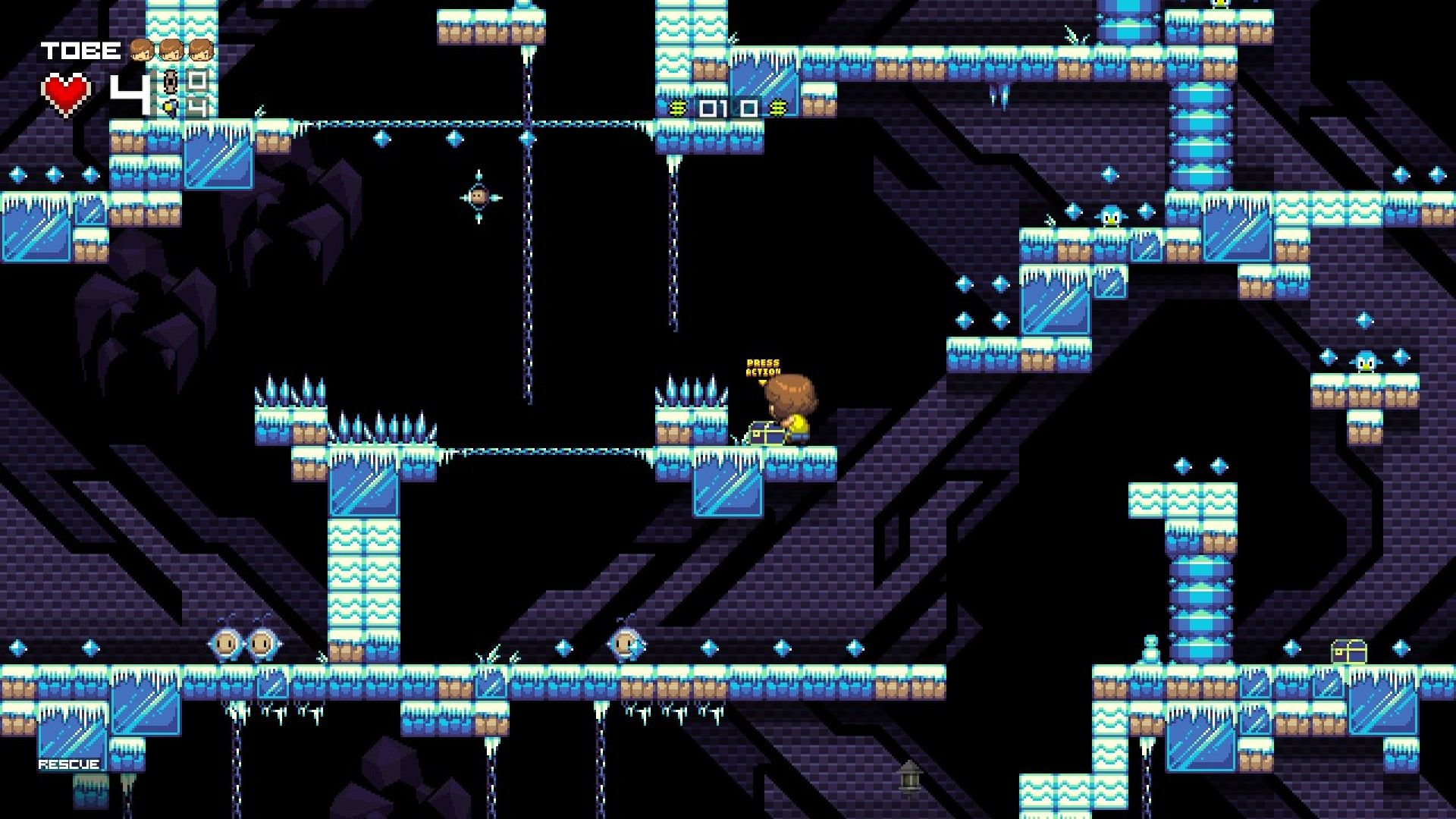Click the gem counter icon below the rope

click(171, 108)
